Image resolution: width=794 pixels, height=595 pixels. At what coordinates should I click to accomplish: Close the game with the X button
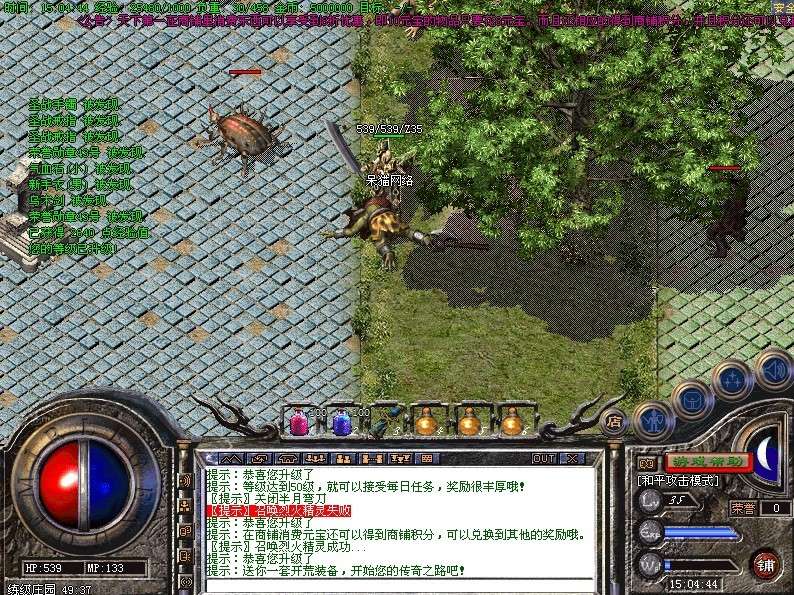click(x=573, y=459)
